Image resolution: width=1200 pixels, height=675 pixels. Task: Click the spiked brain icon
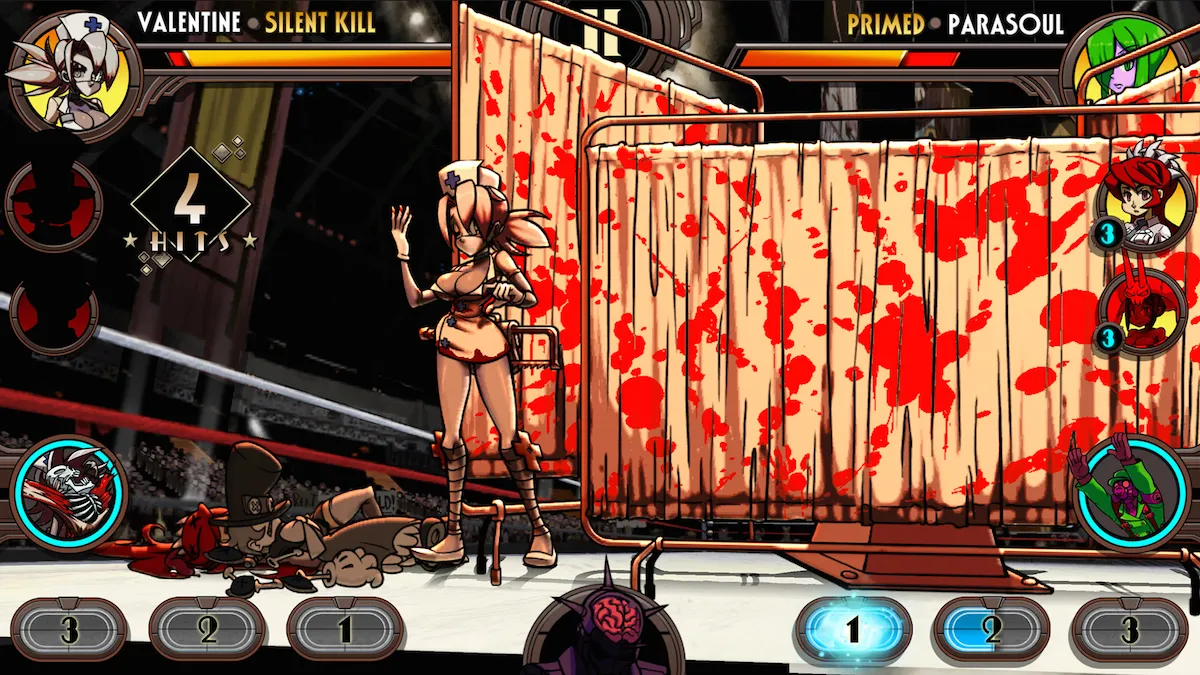[602, 627]
